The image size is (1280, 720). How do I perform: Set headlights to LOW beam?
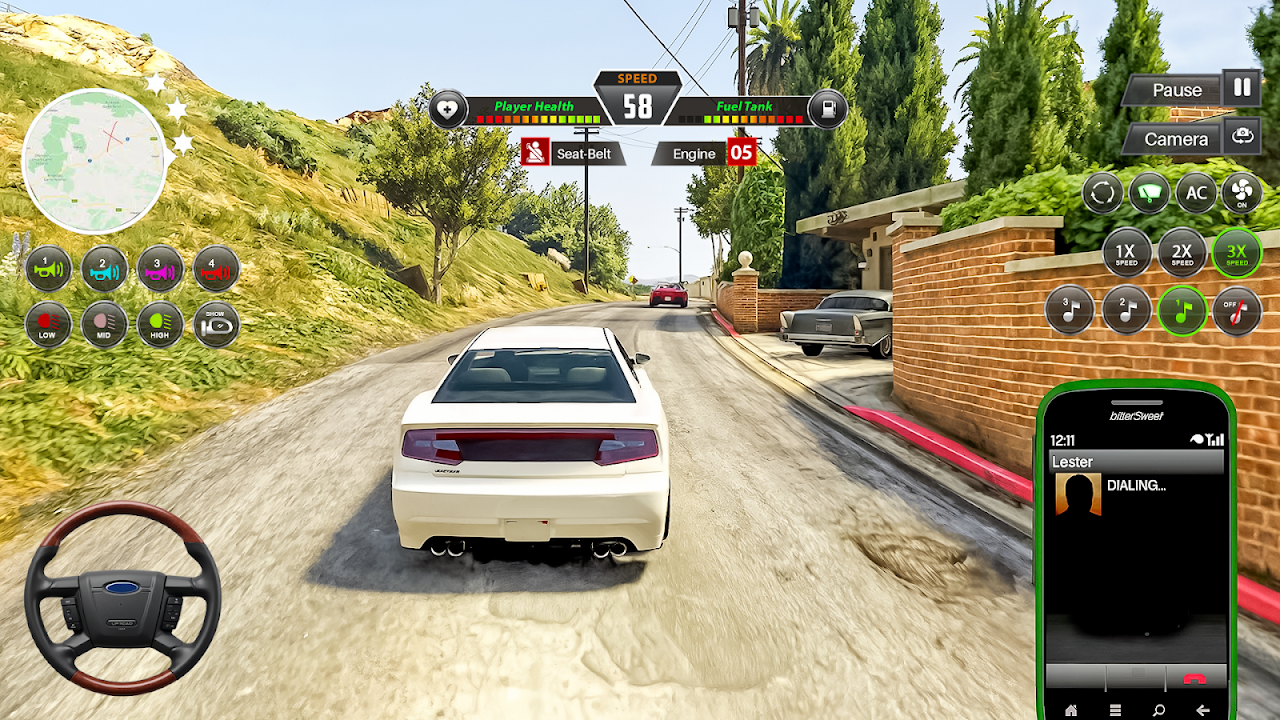pyautogui.click(x=48, y=324)
